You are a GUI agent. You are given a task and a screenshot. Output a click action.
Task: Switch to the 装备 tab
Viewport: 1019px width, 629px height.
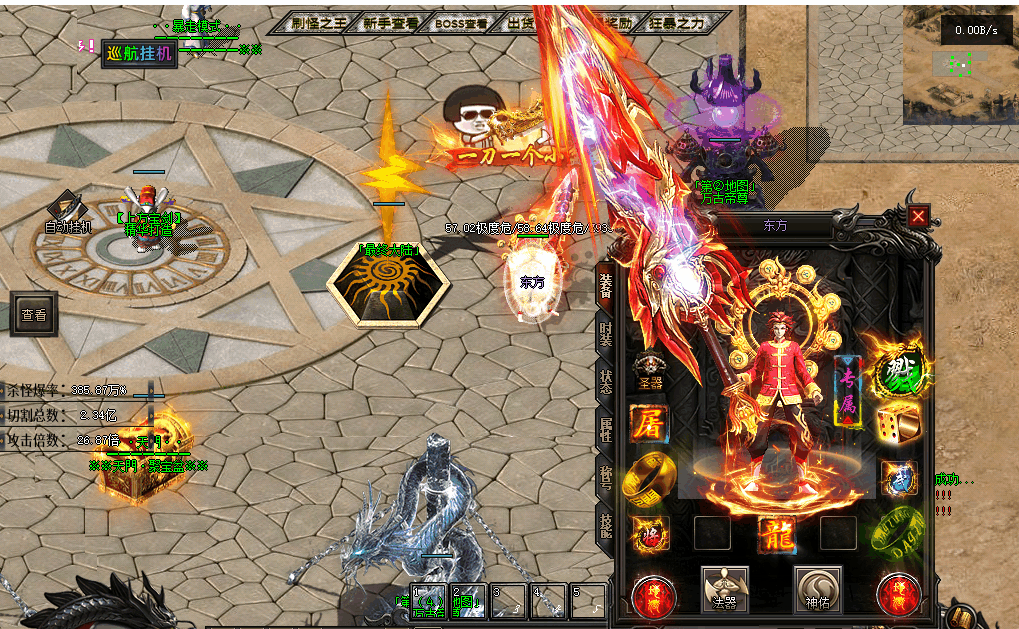pos(605,285)
